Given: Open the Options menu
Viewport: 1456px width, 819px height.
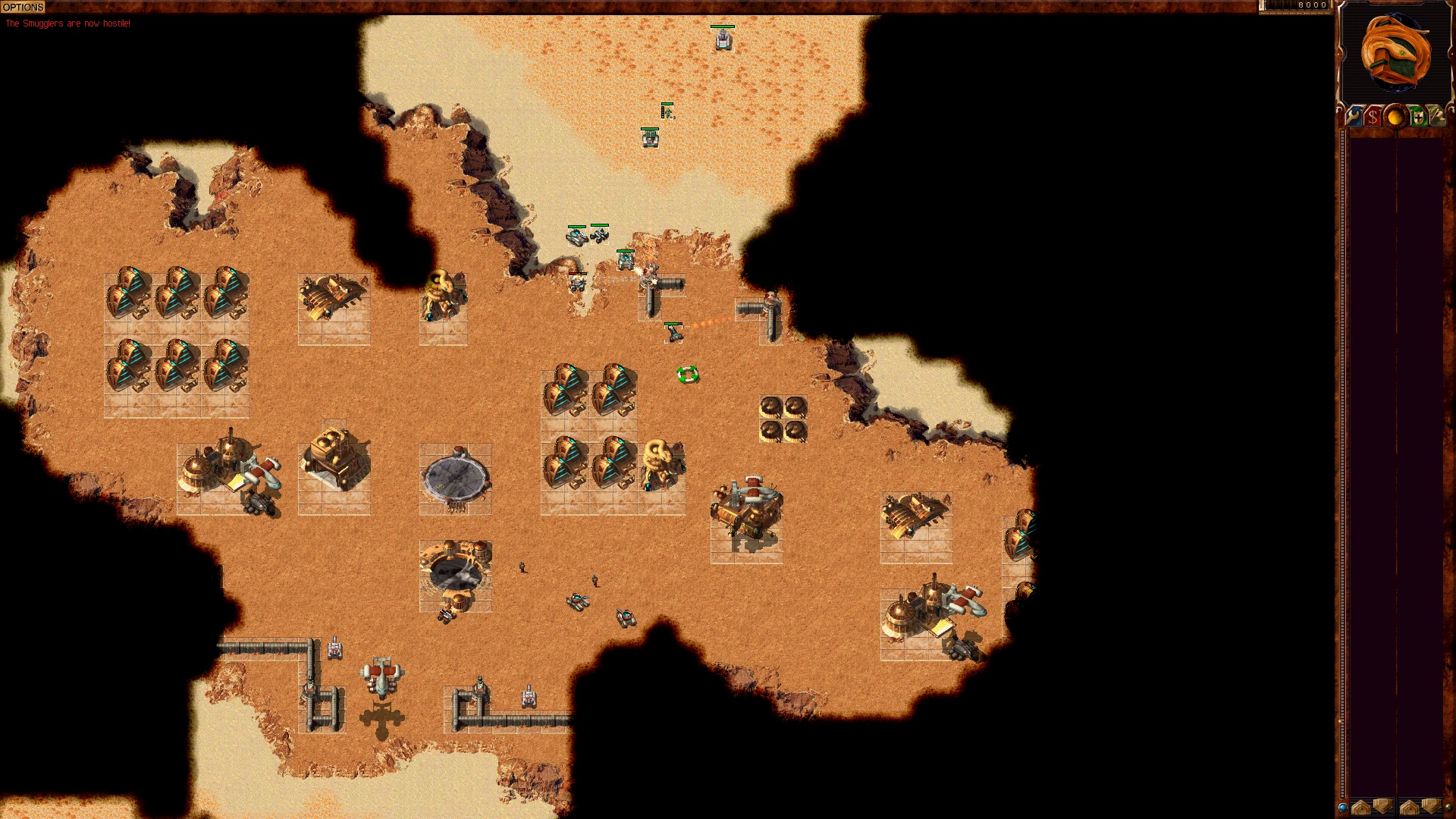Looking at the screenshot, I should tap(23, 7).
